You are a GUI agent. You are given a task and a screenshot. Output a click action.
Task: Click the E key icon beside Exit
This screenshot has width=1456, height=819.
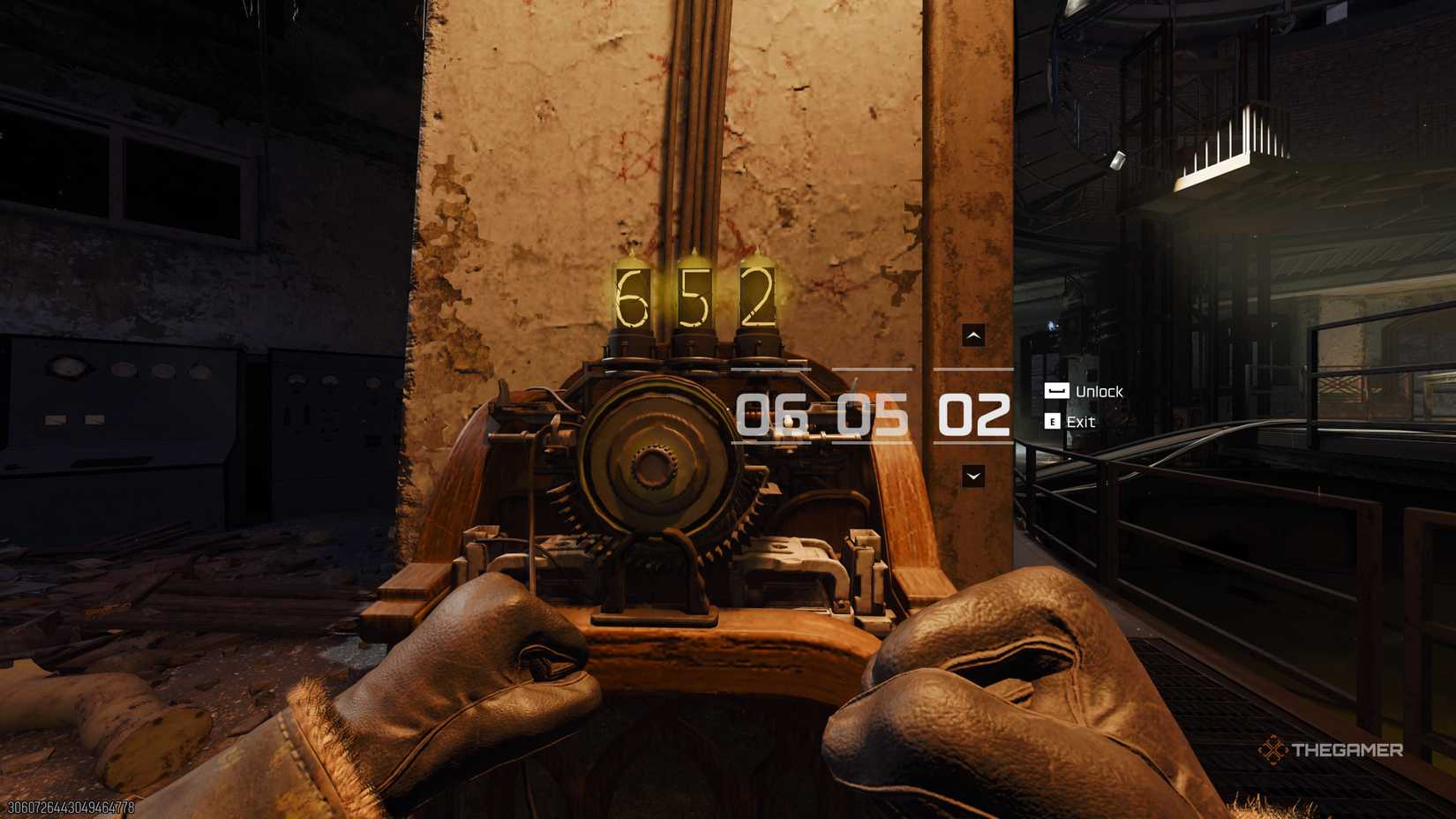1051,422
